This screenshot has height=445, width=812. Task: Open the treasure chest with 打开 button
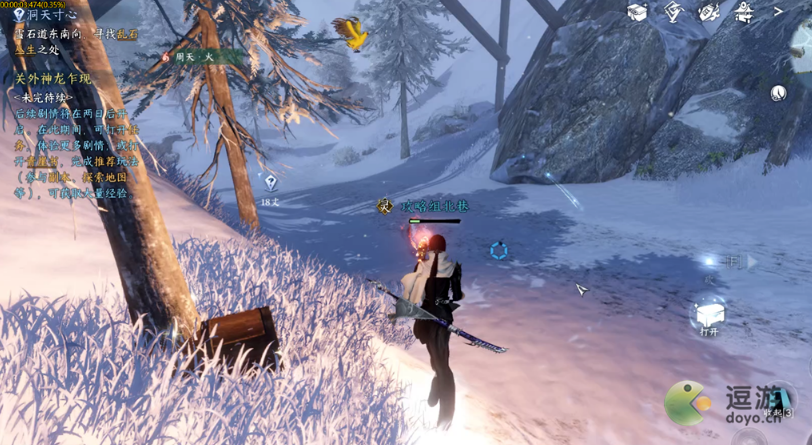(x=709, y=317)
